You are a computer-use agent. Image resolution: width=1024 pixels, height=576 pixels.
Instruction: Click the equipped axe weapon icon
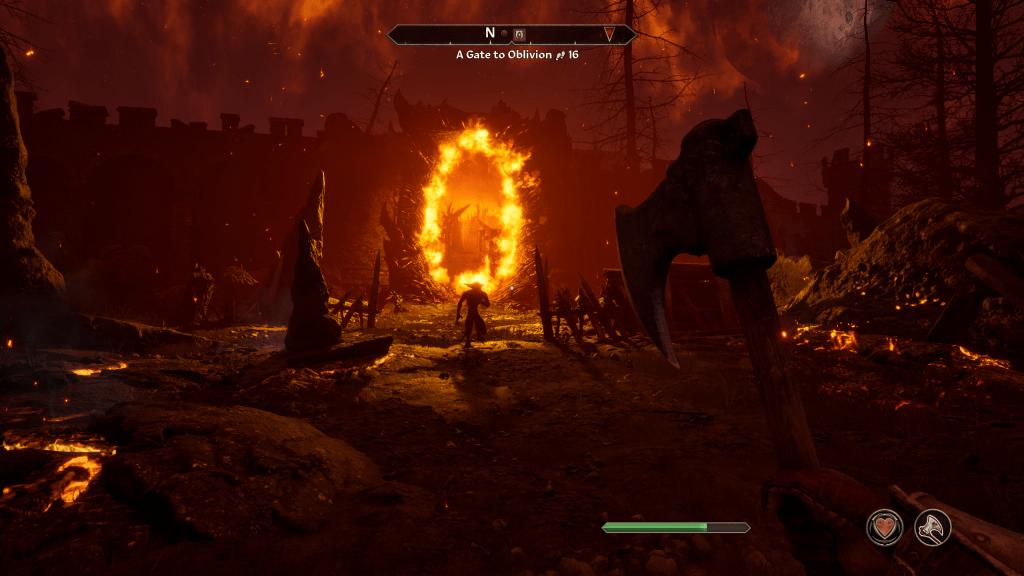pyautogui.click(x=932, y=527)
